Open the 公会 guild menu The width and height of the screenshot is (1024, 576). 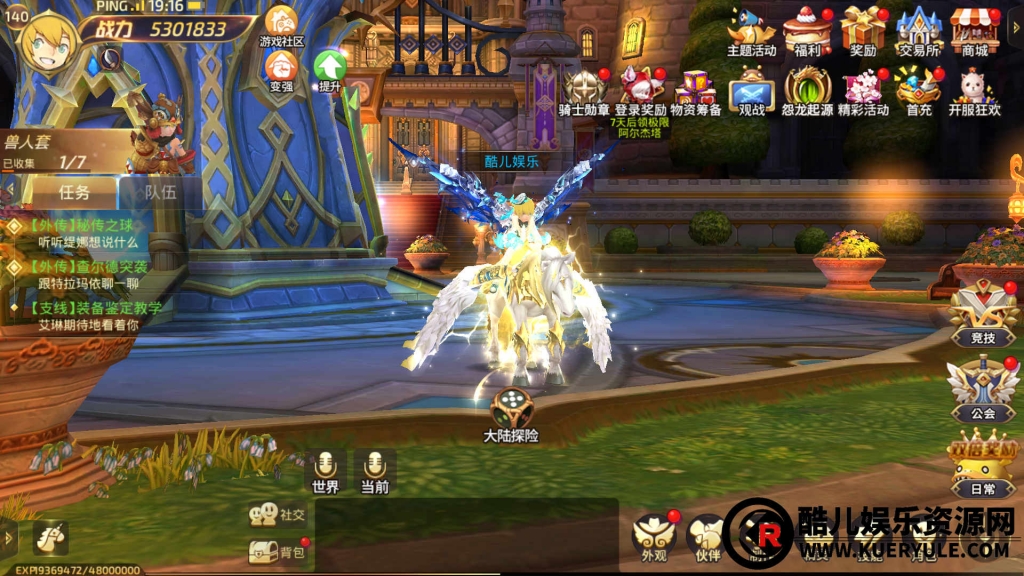tap(983, 390)
